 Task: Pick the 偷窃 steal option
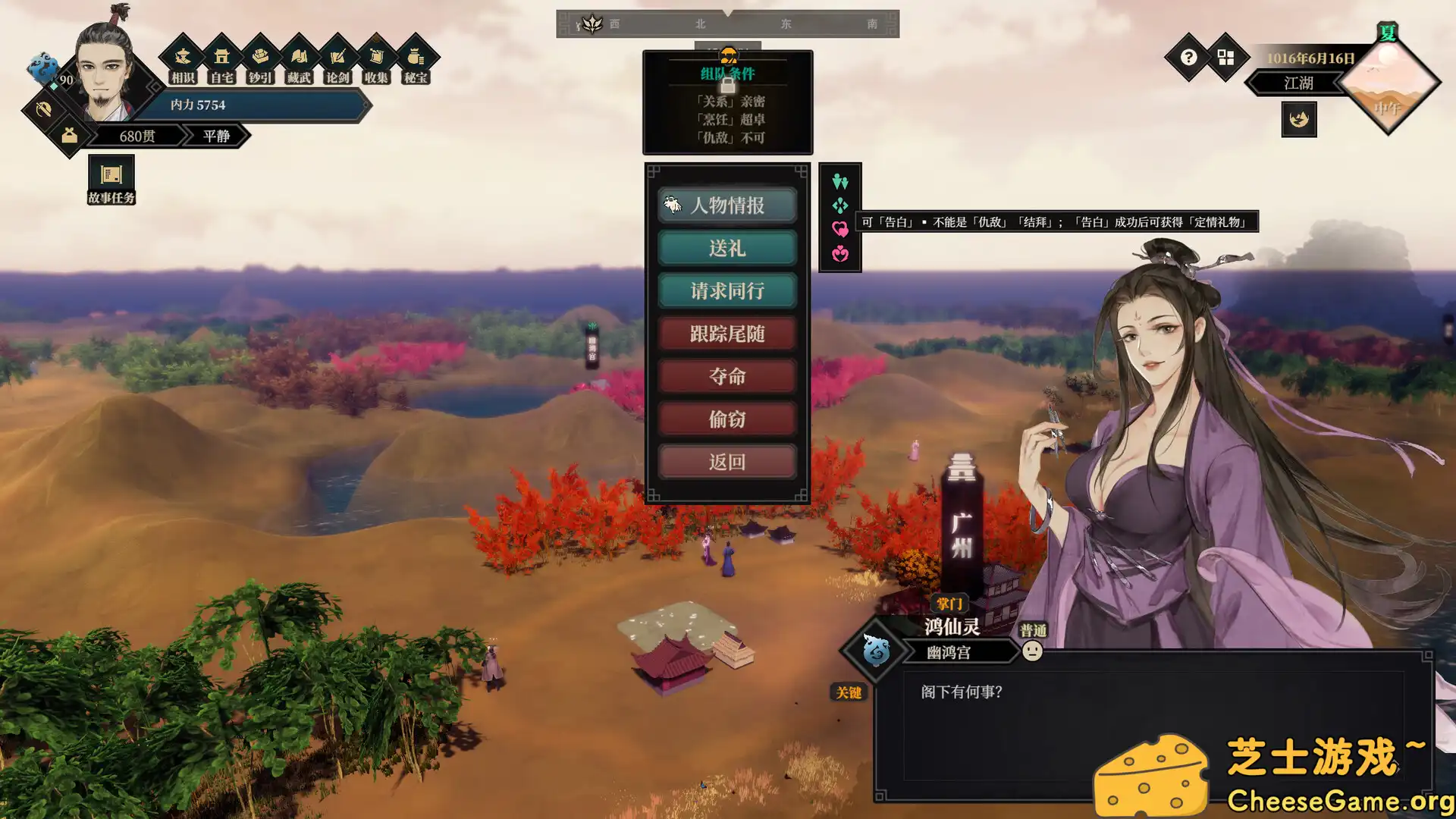tap(726, 419)
